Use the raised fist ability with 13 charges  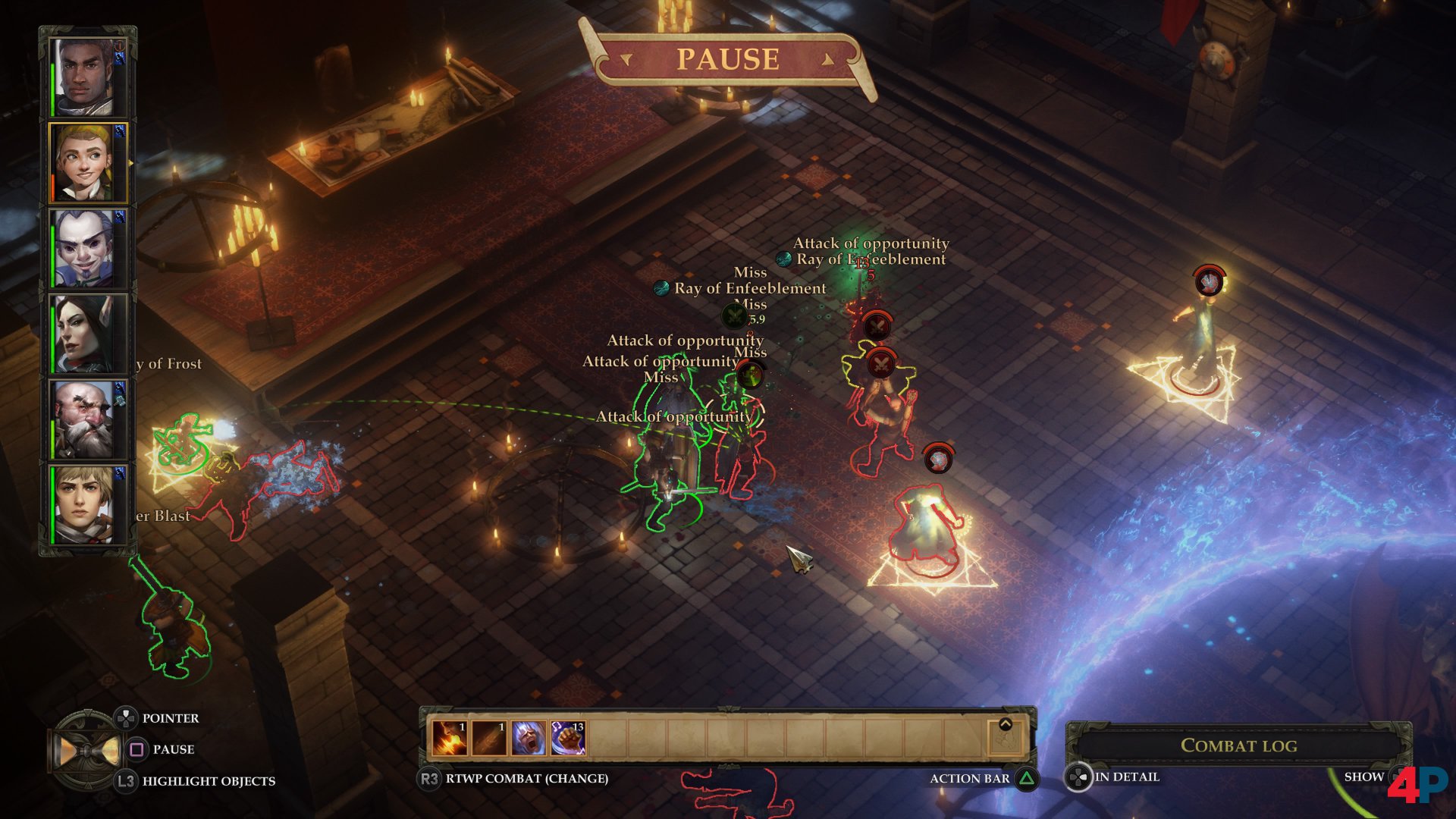coord(568,738)
